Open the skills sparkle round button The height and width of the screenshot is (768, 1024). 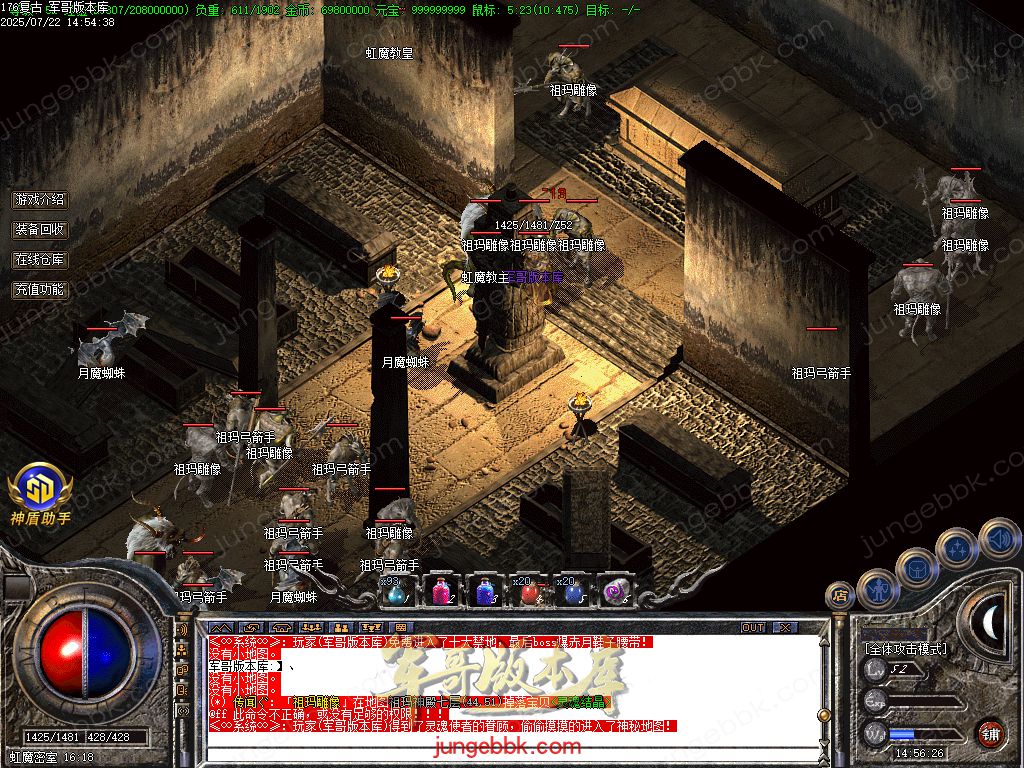point(957,547)
